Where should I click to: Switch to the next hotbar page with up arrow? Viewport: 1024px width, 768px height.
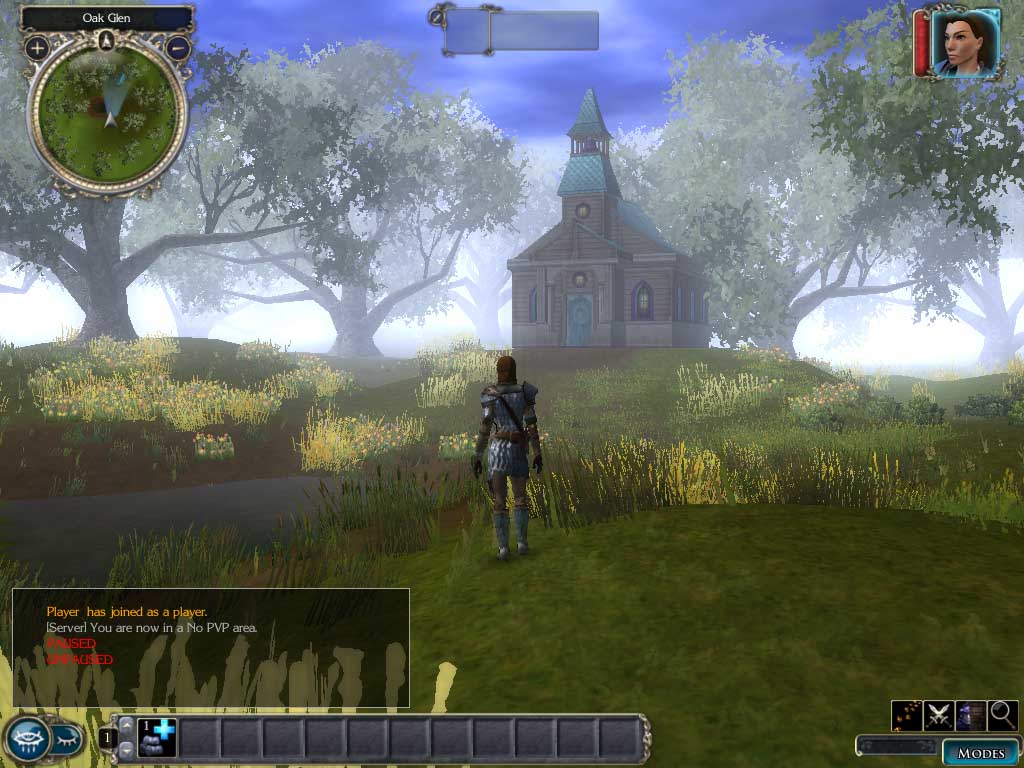tap(126, 724)
